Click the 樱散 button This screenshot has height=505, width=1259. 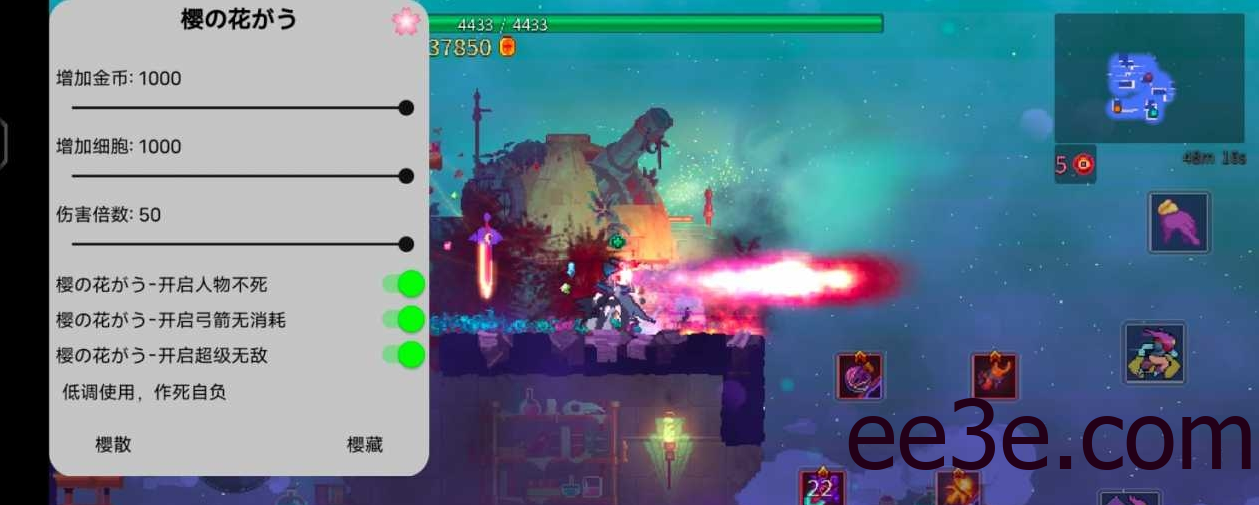point(113,445)
